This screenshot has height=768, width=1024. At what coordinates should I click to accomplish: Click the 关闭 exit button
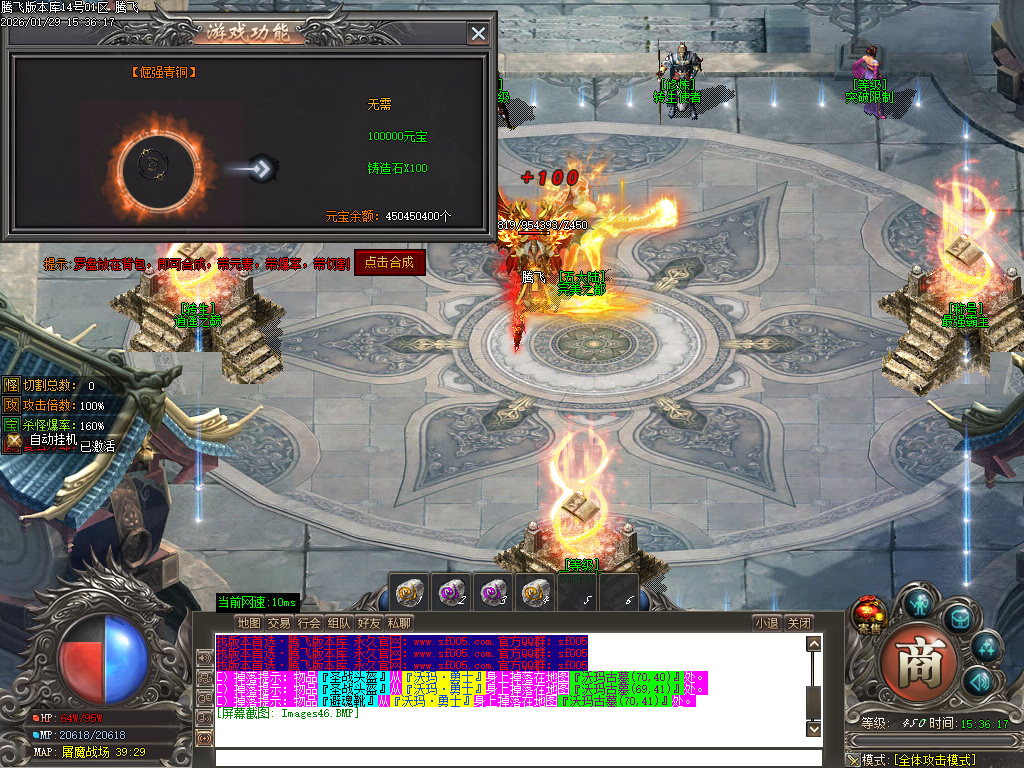coord(798,623)
